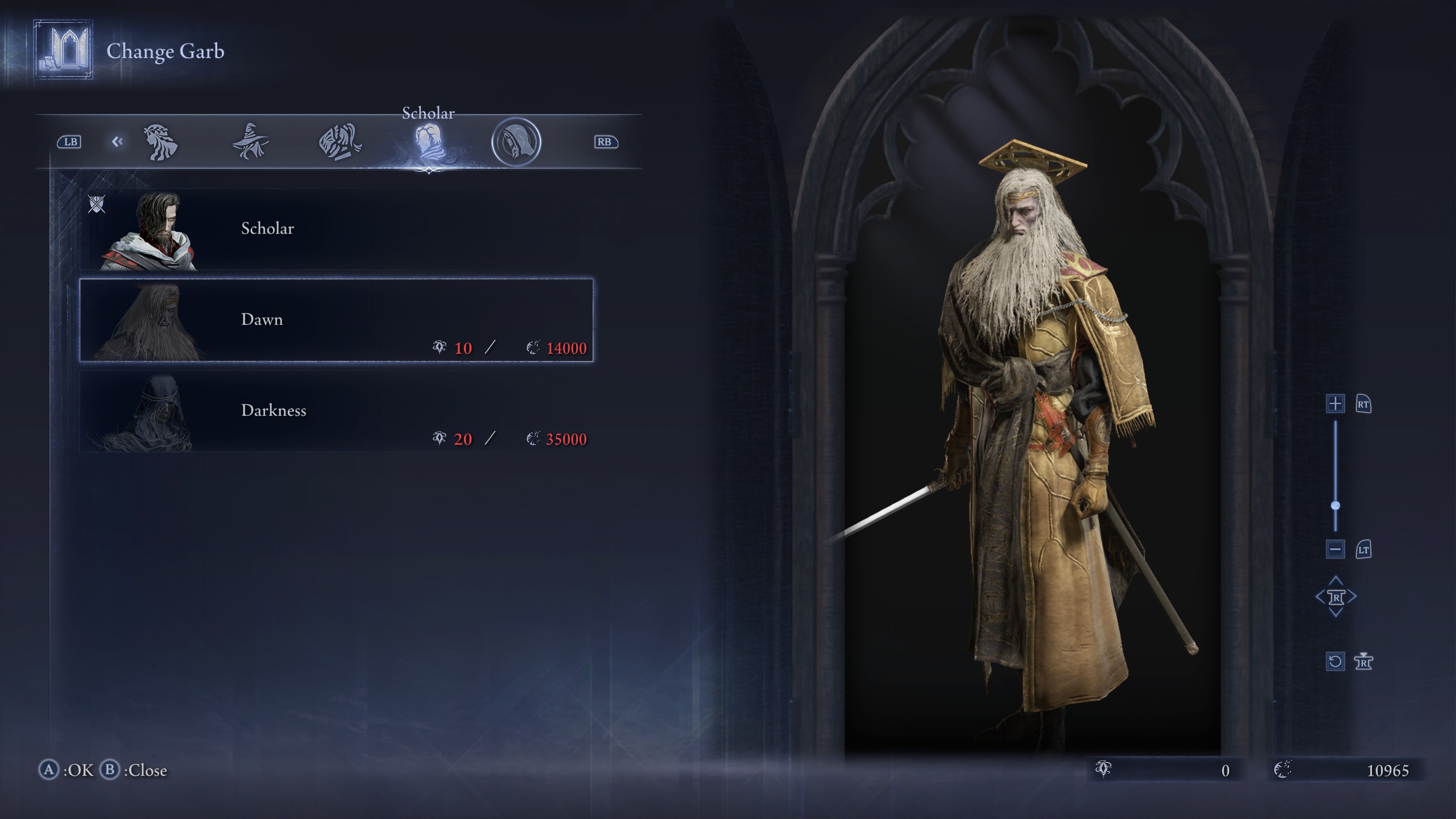Click the equipped X mark on Scholar

click(97, 205)
